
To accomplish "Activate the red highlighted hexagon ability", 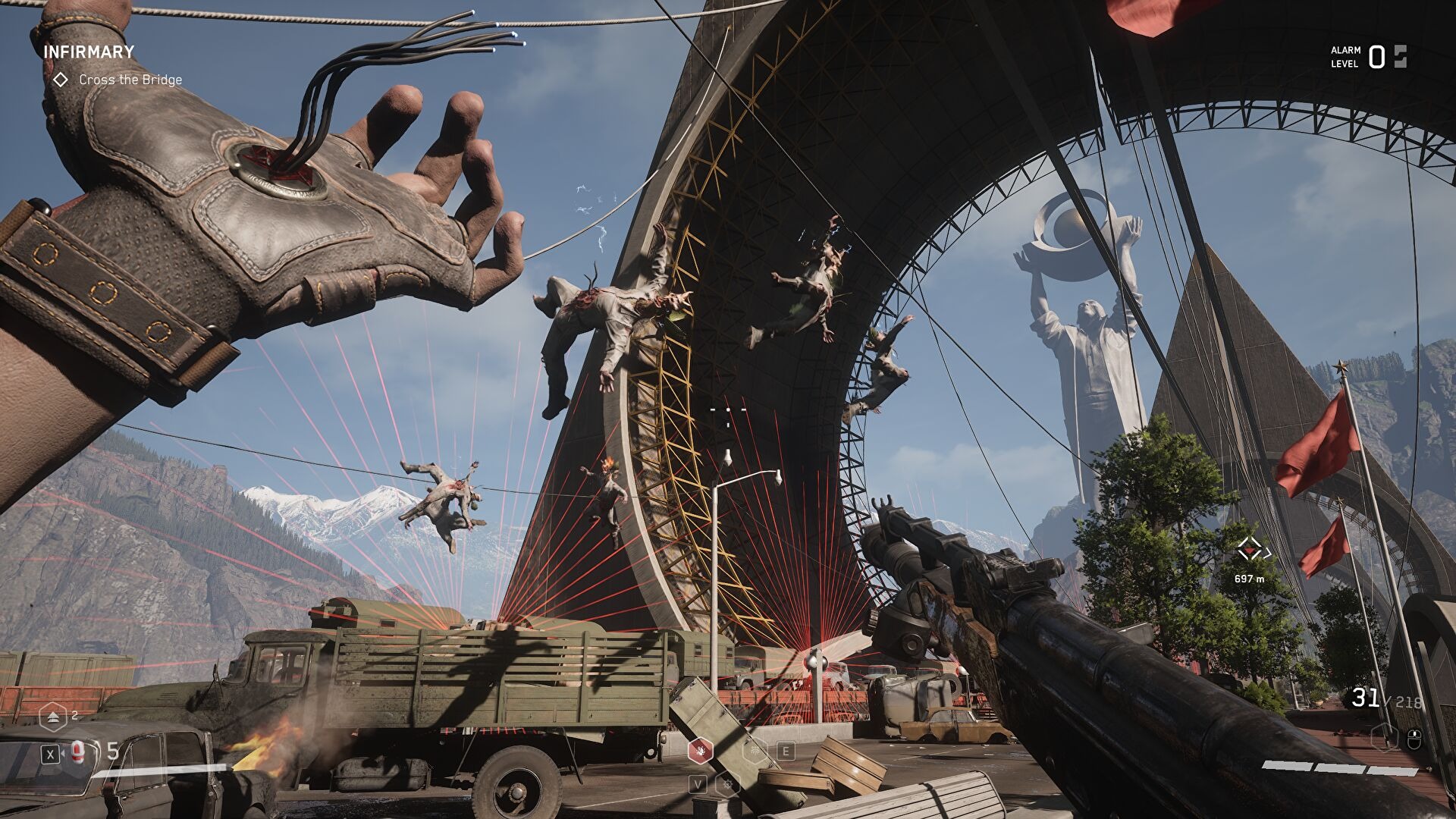I will point(699,751).
